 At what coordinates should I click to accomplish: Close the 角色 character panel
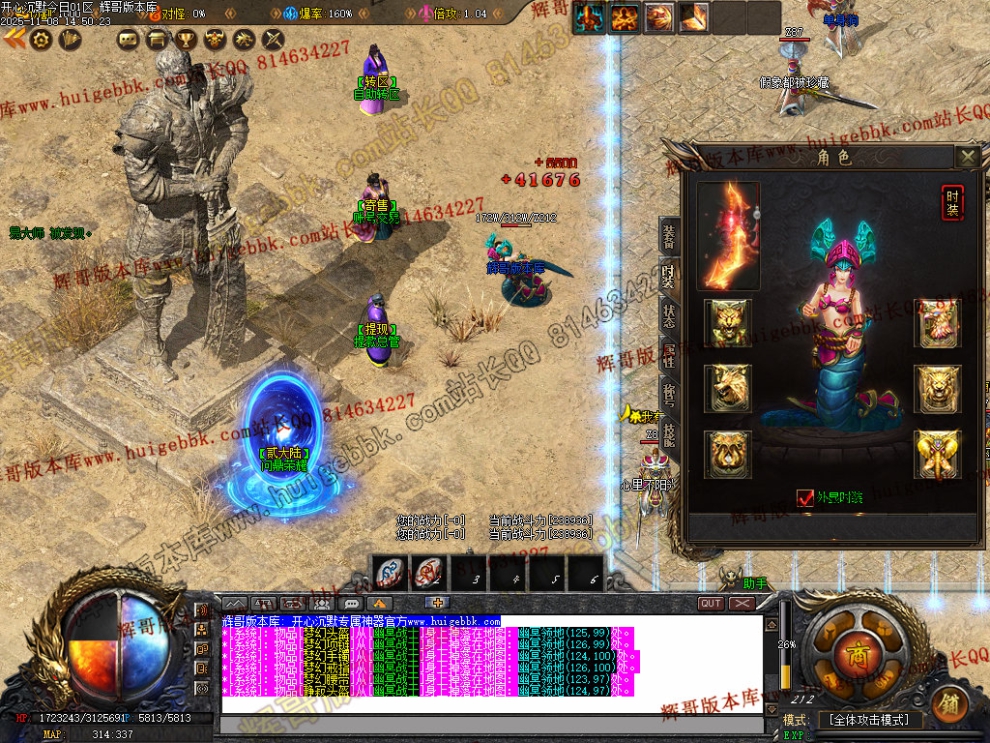coord(967,156)
